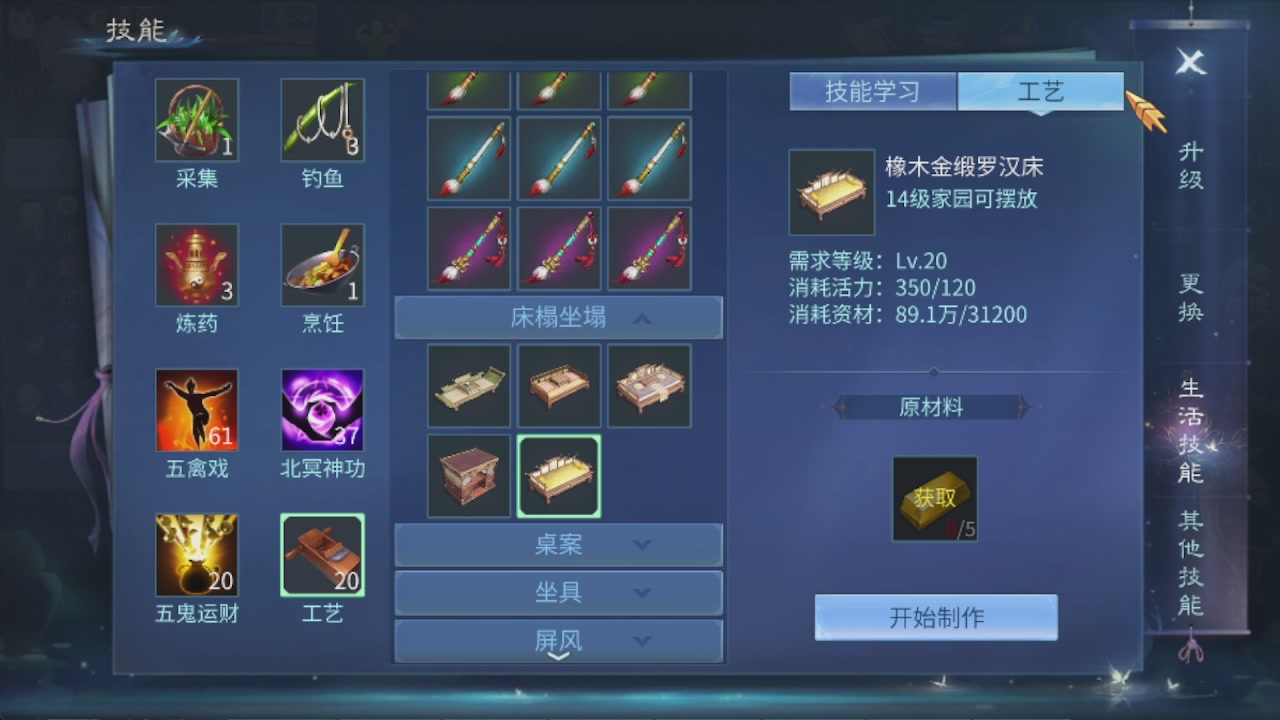Viewport: 1280px width, 720px height.
Task: Select the currently highlighted bed recipe thumbnail
Action: [x=558, y=476]
